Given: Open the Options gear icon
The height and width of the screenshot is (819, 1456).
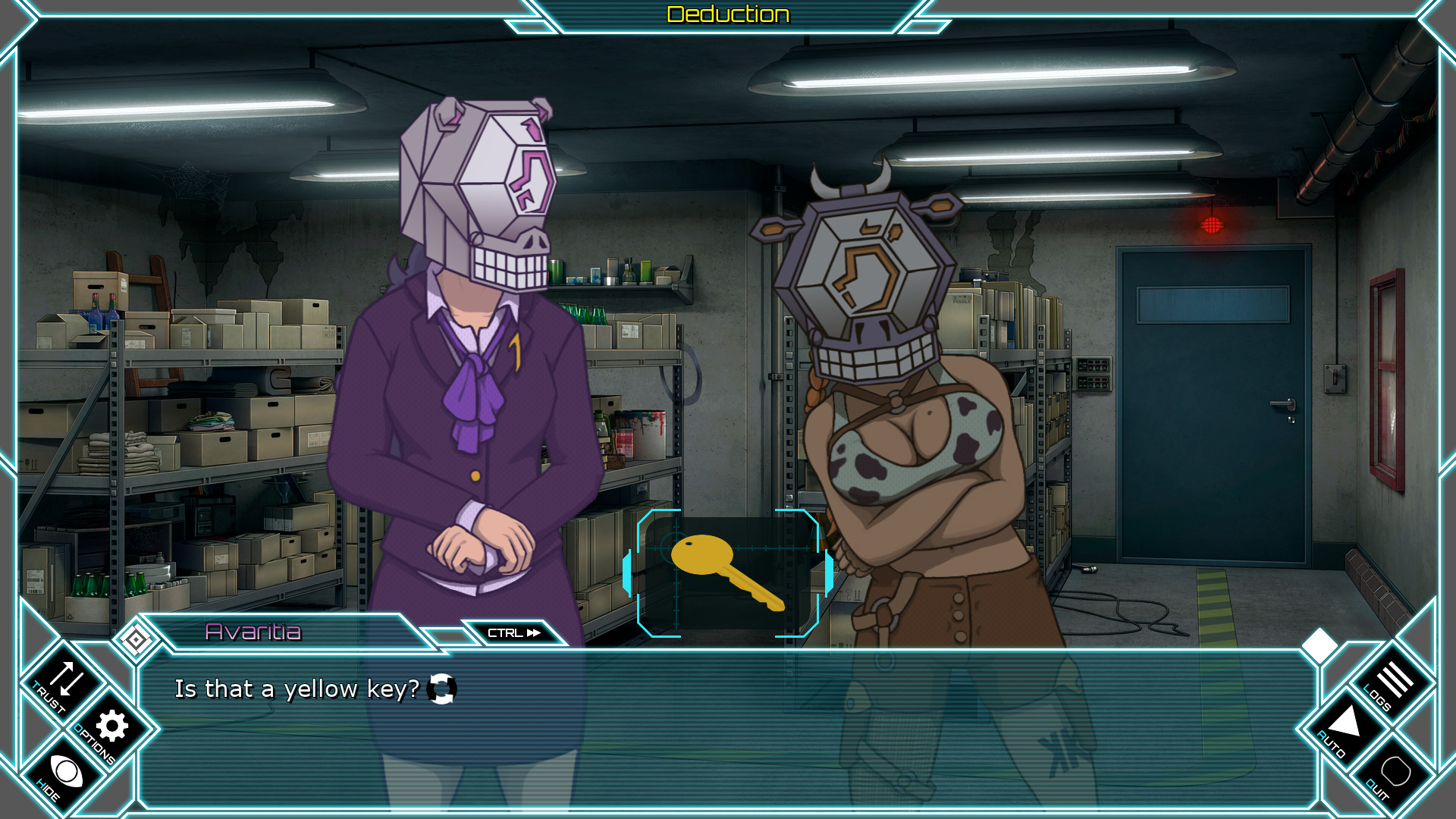Looking at the screenshot, I should (111, 728).
